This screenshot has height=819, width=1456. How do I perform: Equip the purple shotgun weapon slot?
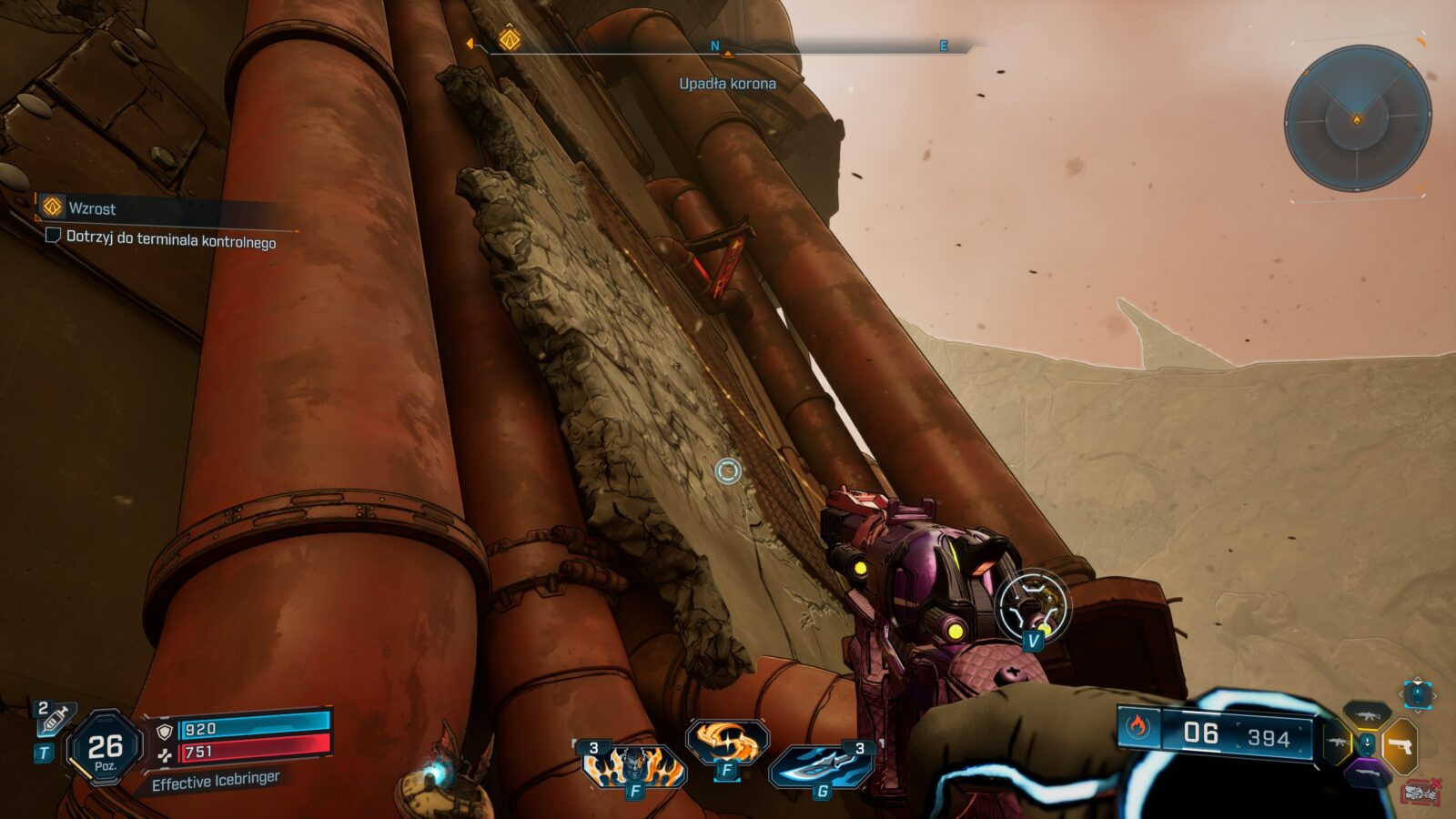click(x=1367, y=773)
